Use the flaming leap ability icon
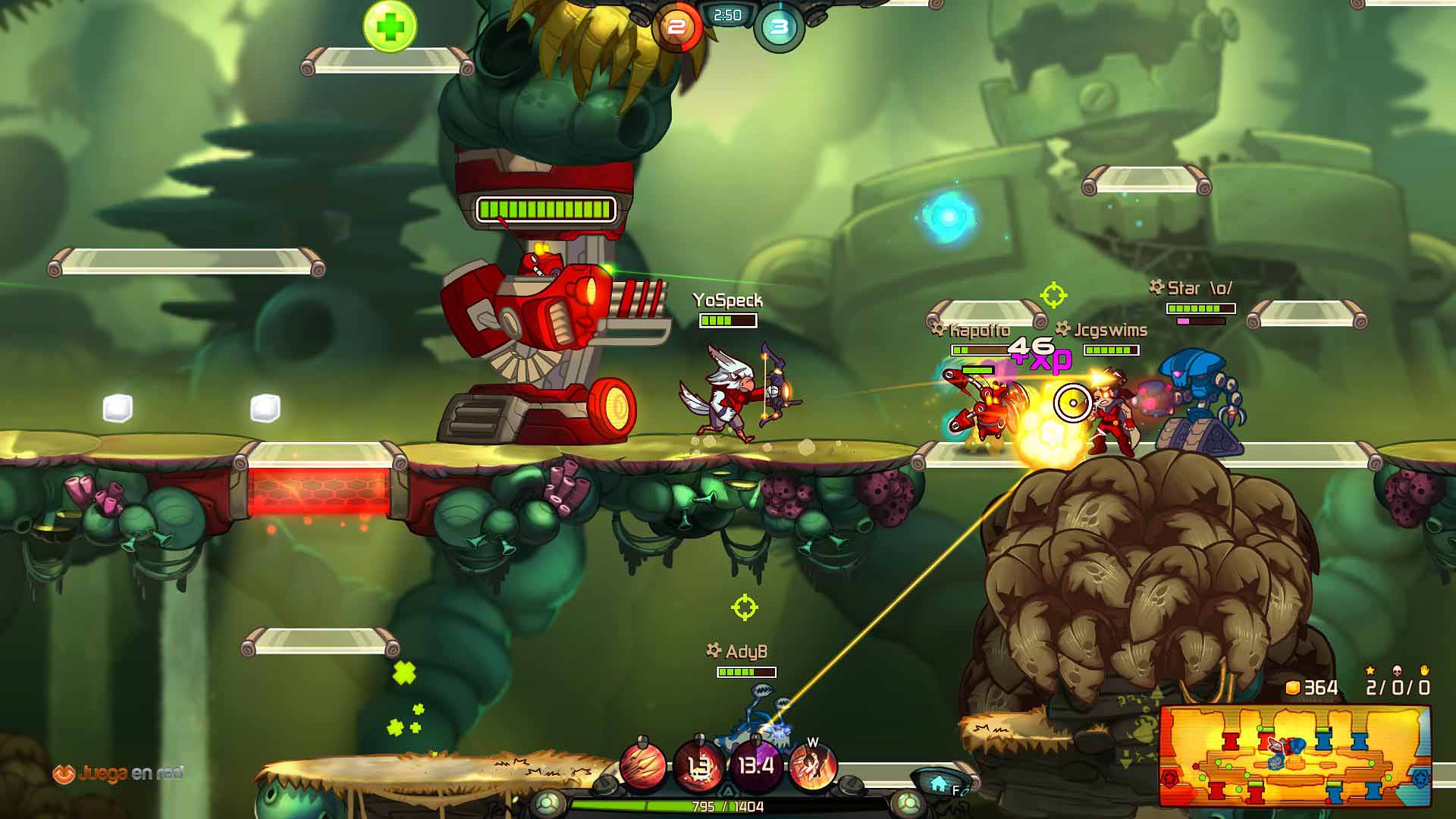This screenshot has height=819, width=1456. pos(812,766)
